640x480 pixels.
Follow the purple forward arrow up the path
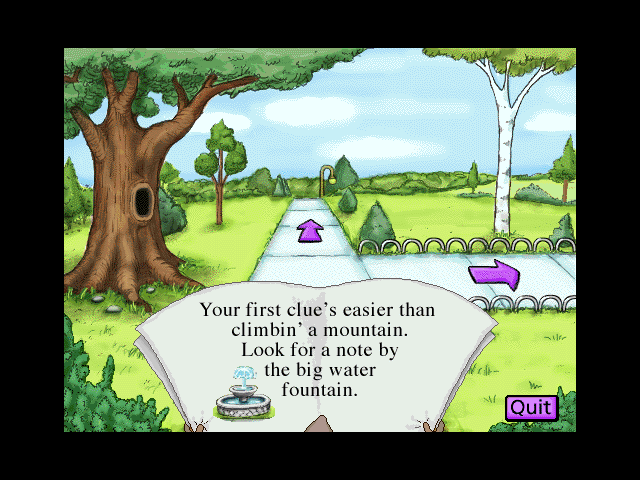pyautogui.click(x=311, y=232)
